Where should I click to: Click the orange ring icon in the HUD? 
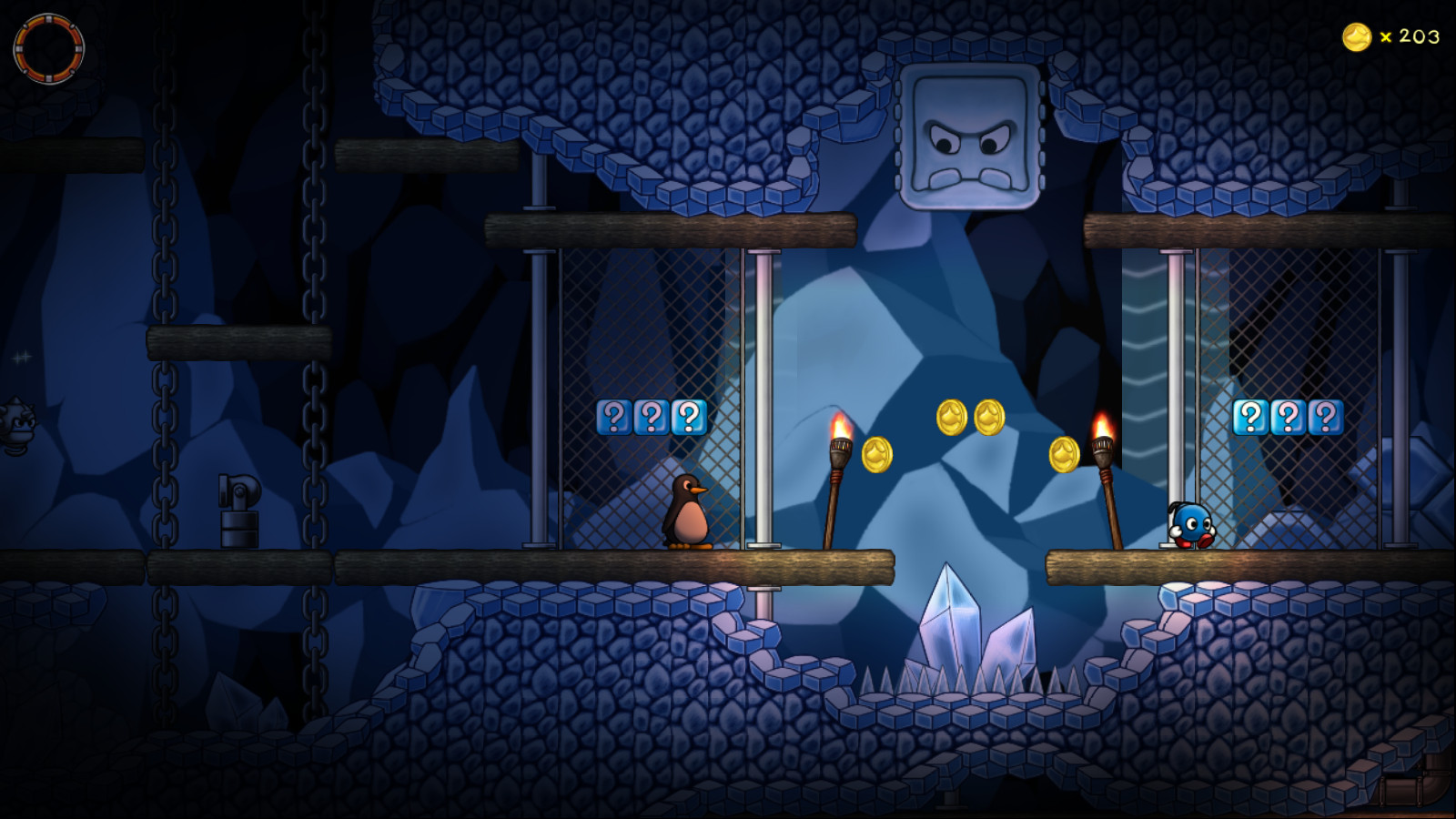[x=48, y=48]
